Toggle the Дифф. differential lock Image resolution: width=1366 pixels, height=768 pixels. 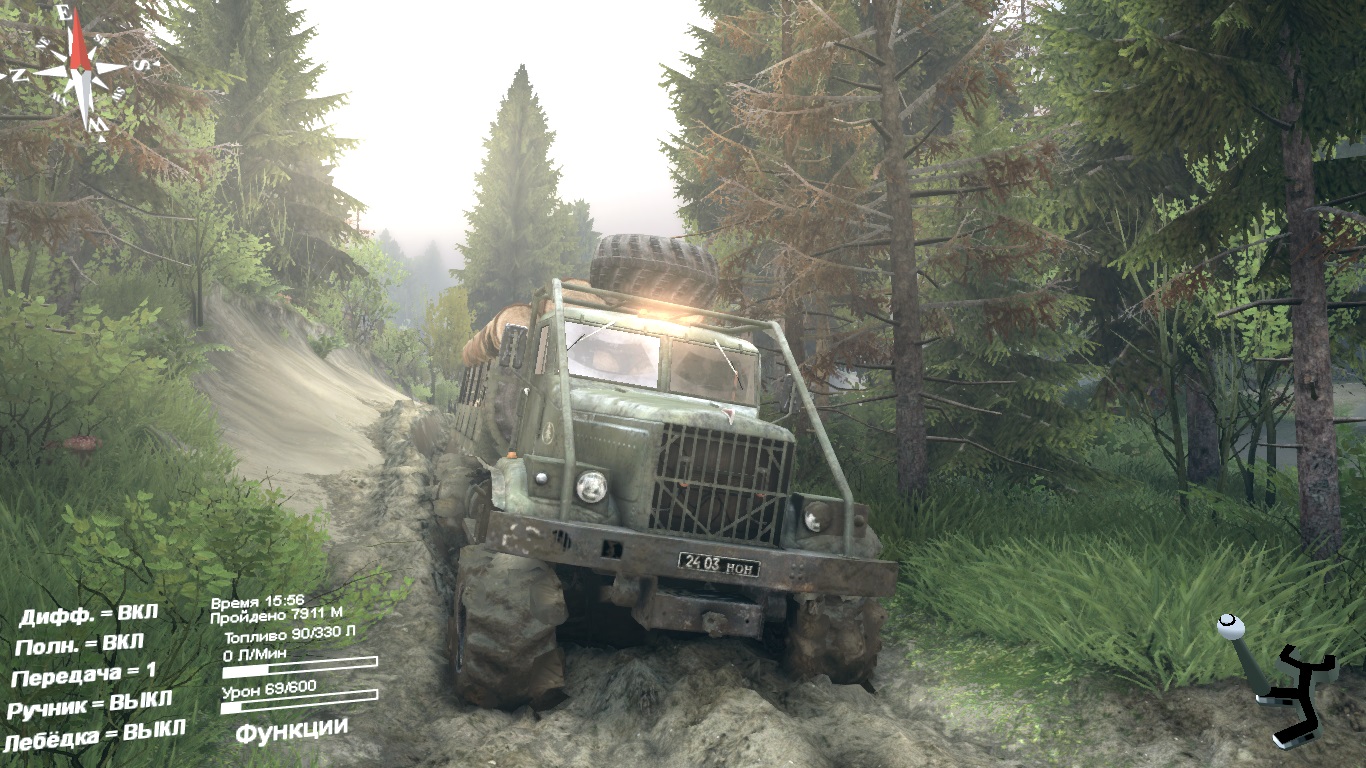pyautogui.click(x=88, y=613)
